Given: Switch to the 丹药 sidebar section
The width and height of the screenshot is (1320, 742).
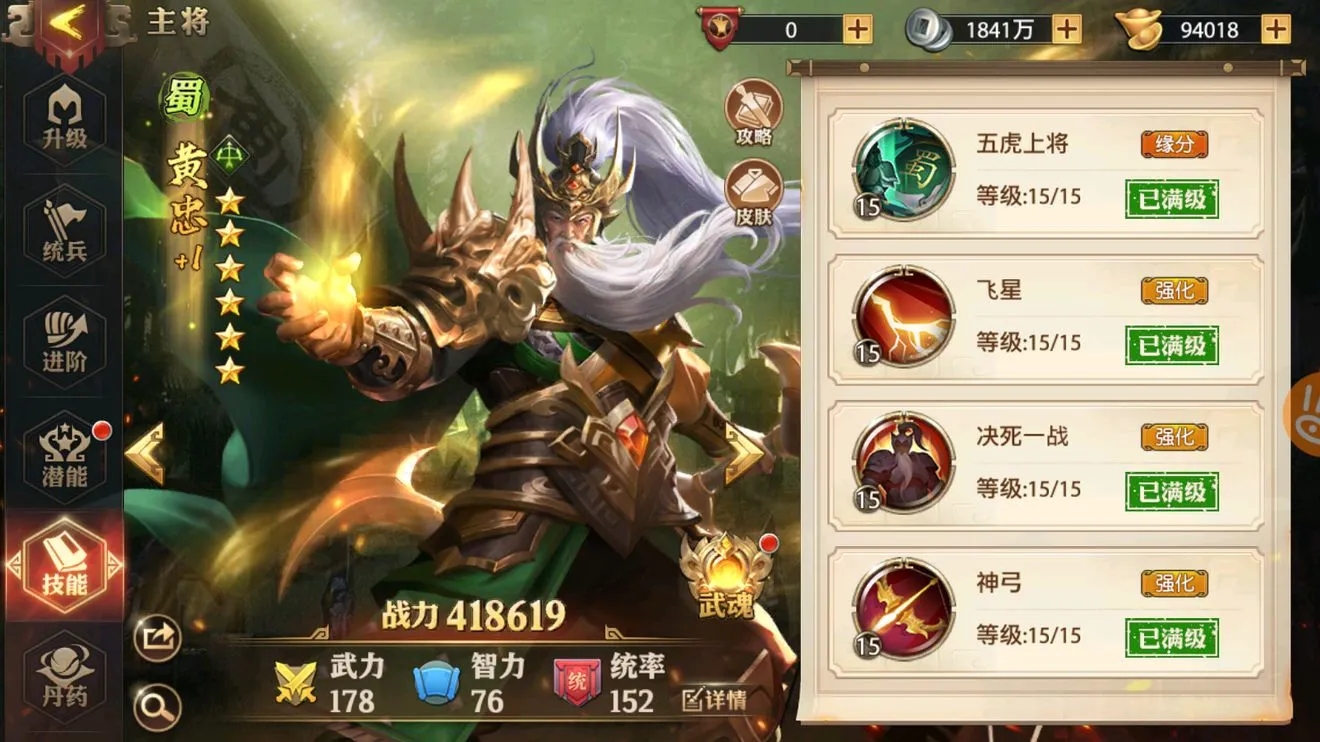Looking at the screenshot, I should click(66, 674).
